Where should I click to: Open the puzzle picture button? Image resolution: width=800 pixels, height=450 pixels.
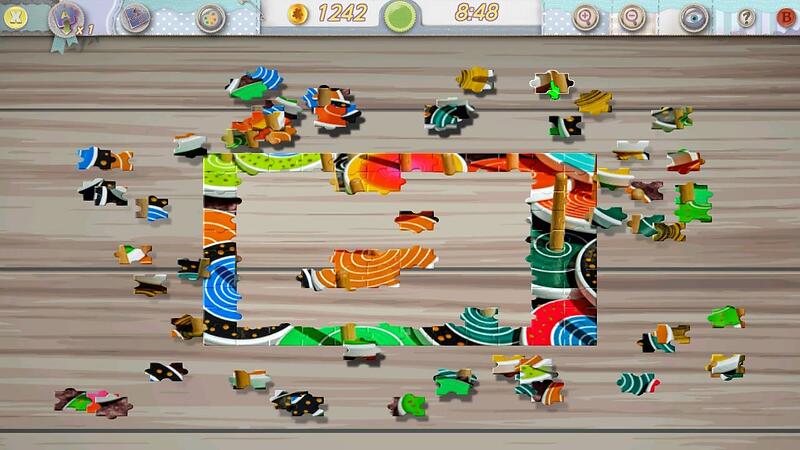(x=135, y=17)
